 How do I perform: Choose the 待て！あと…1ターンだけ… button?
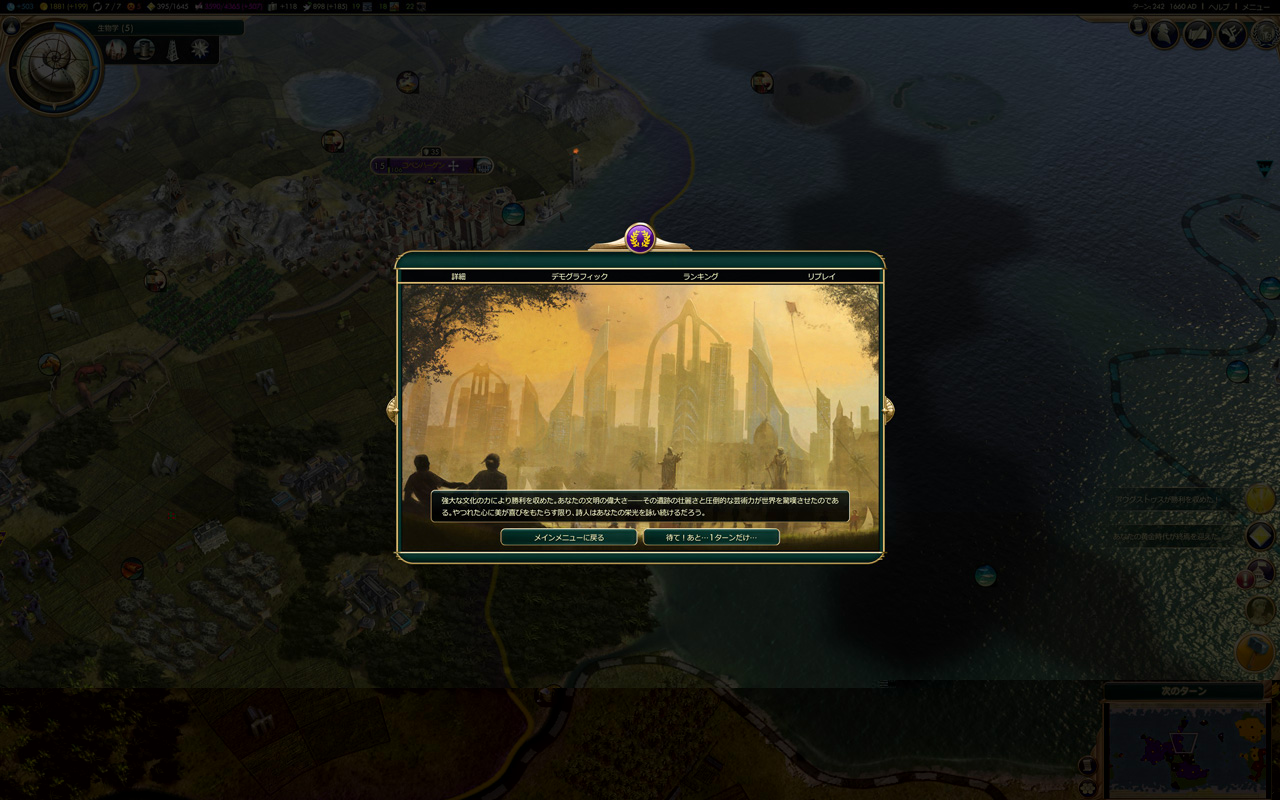coord(711,537)
